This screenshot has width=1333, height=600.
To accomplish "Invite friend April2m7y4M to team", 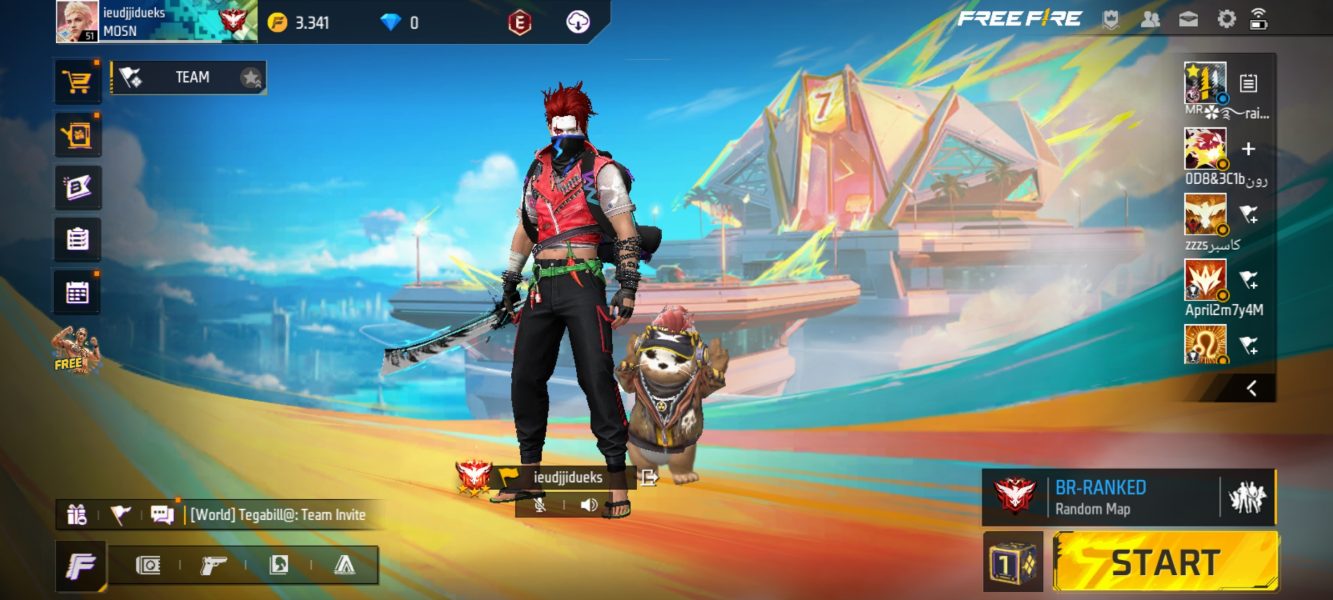I will pos(1248,279).
